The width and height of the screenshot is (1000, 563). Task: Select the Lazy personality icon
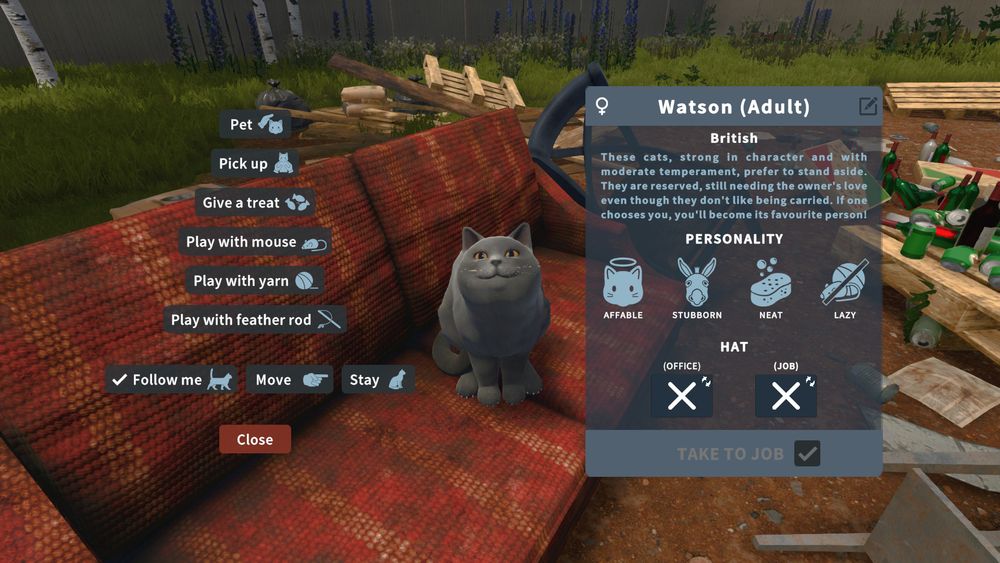click(845, 283)
